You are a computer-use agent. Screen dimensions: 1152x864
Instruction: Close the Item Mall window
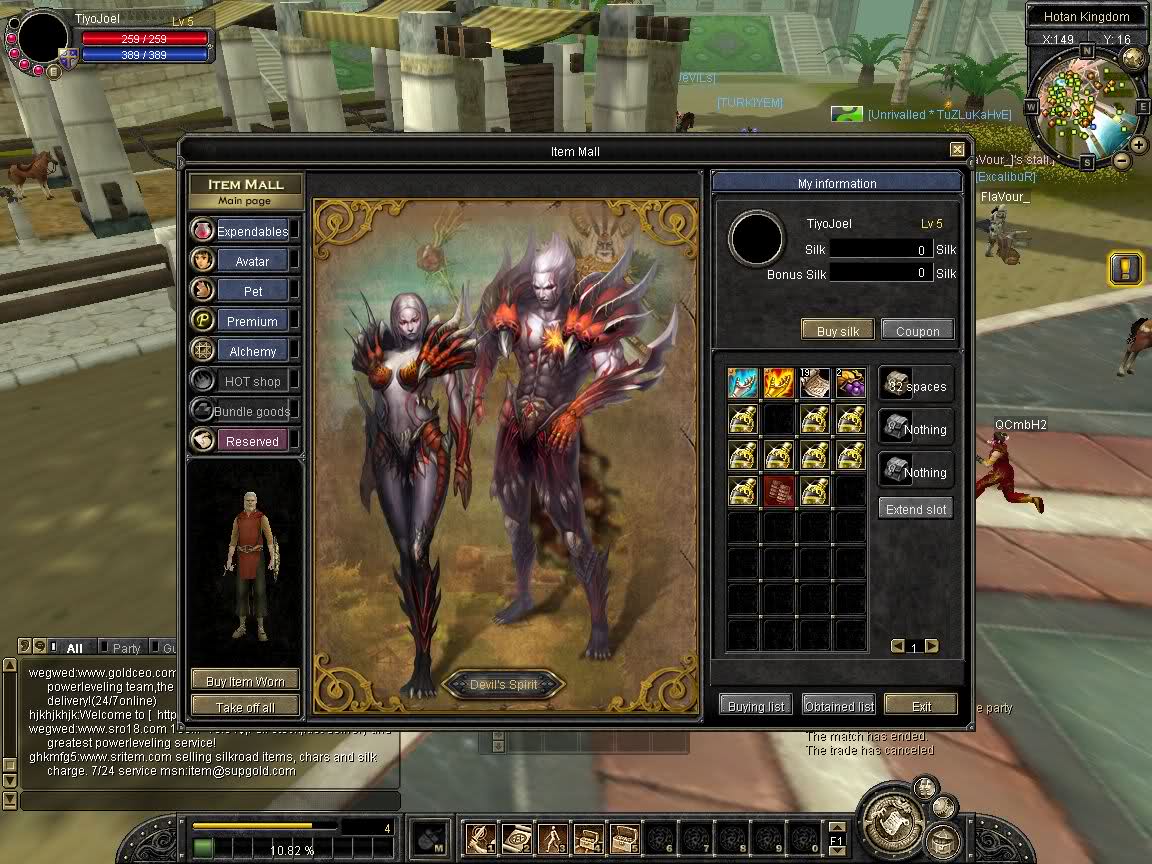[x=957, y=150]
